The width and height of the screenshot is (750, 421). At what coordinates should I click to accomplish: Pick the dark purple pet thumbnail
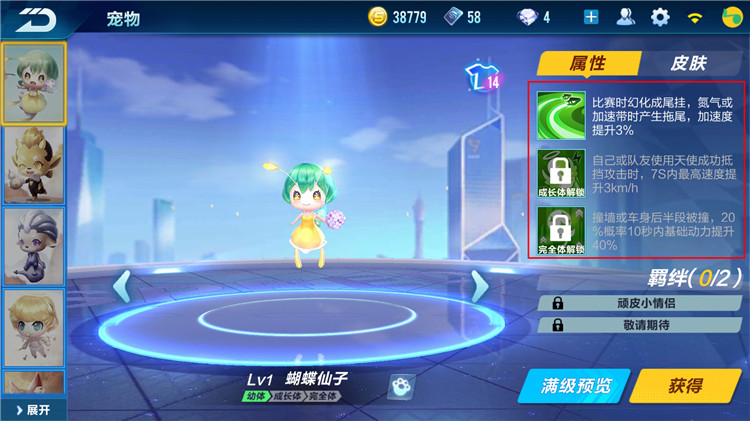pos(34,245)
